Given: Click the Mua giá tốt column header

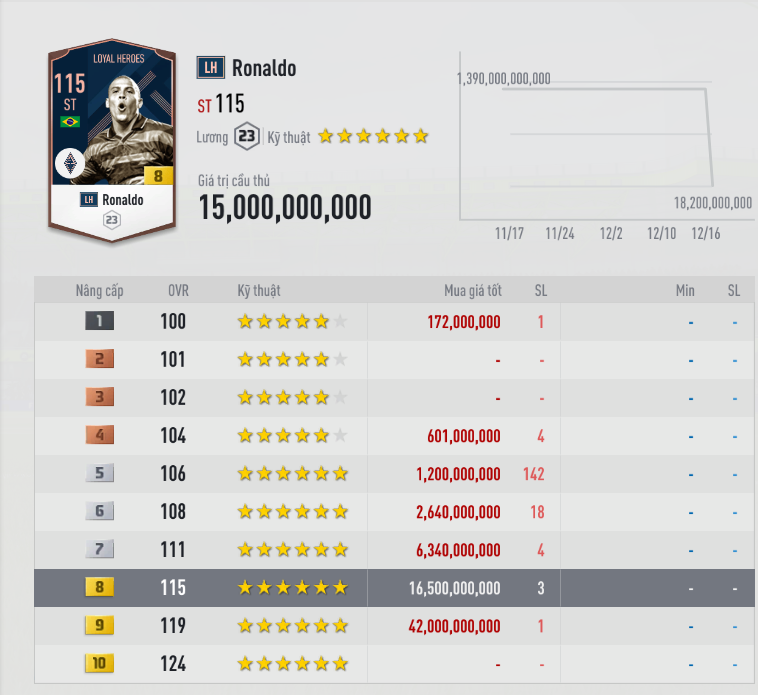Looking at the screenshot, I should click(x=472, y=290).
